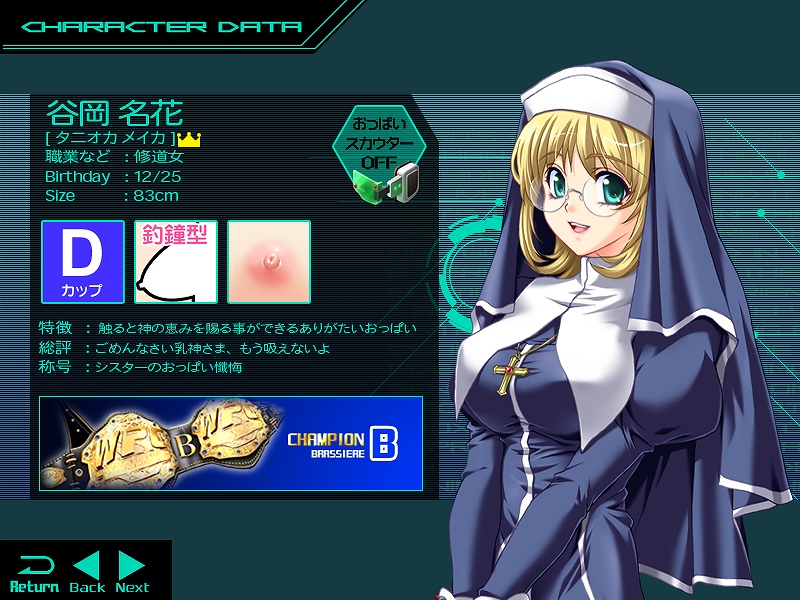Select the D cup tile
800x600 pixels.
coord(82,262)
